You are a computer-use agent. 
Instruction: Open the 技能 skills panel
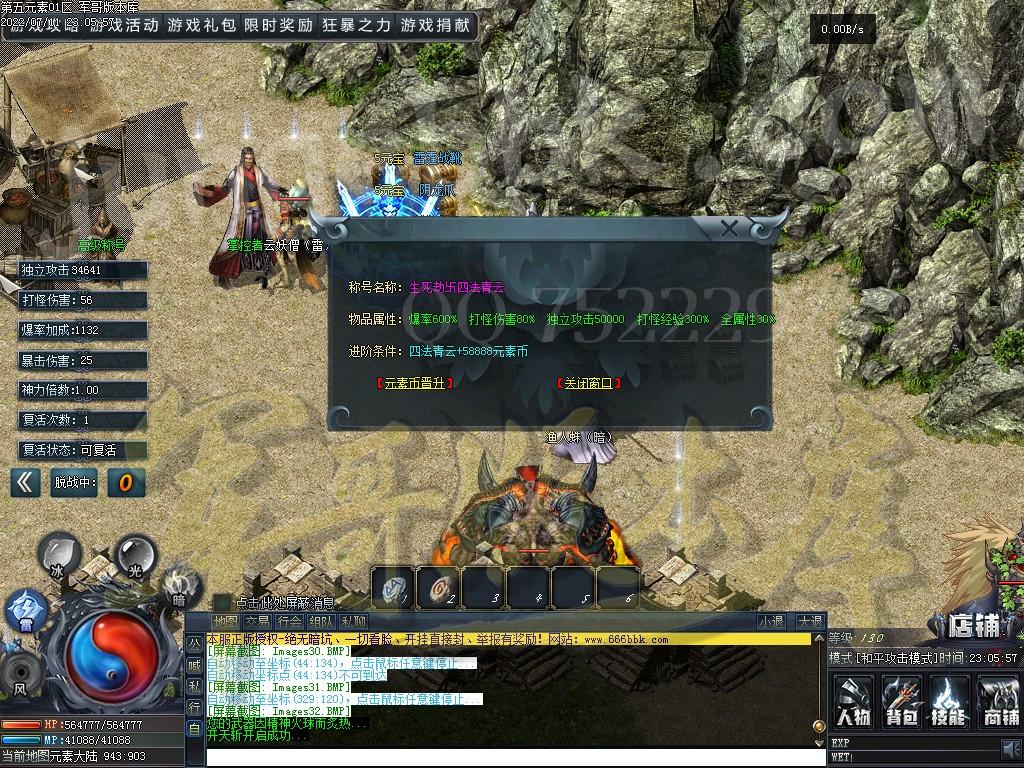click(949, 700)
